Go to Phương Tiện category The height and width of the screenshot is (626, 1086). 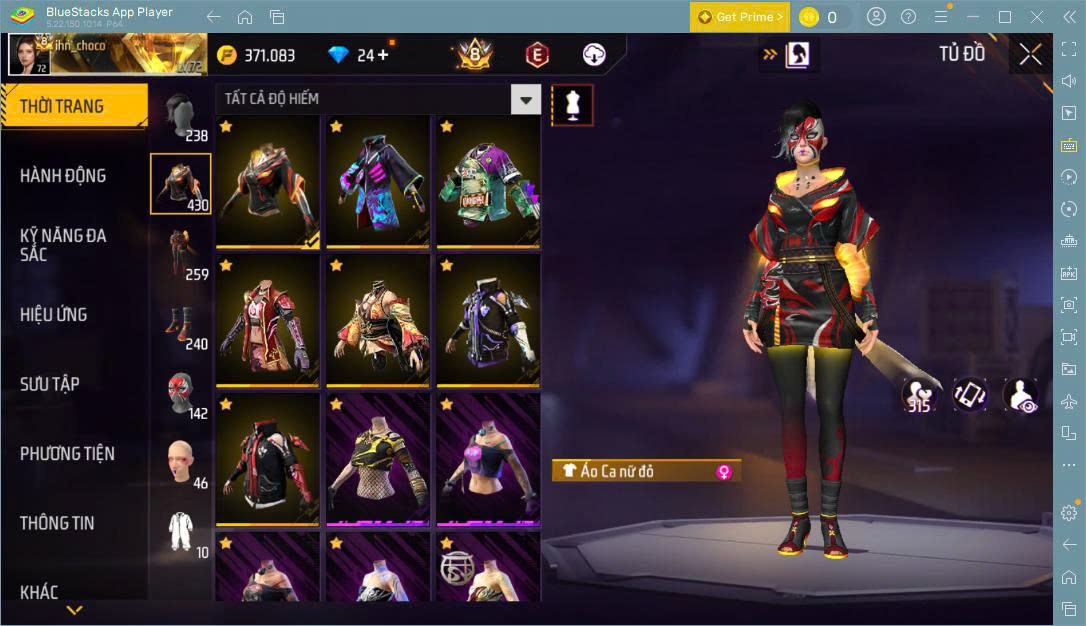click(67, 453)
